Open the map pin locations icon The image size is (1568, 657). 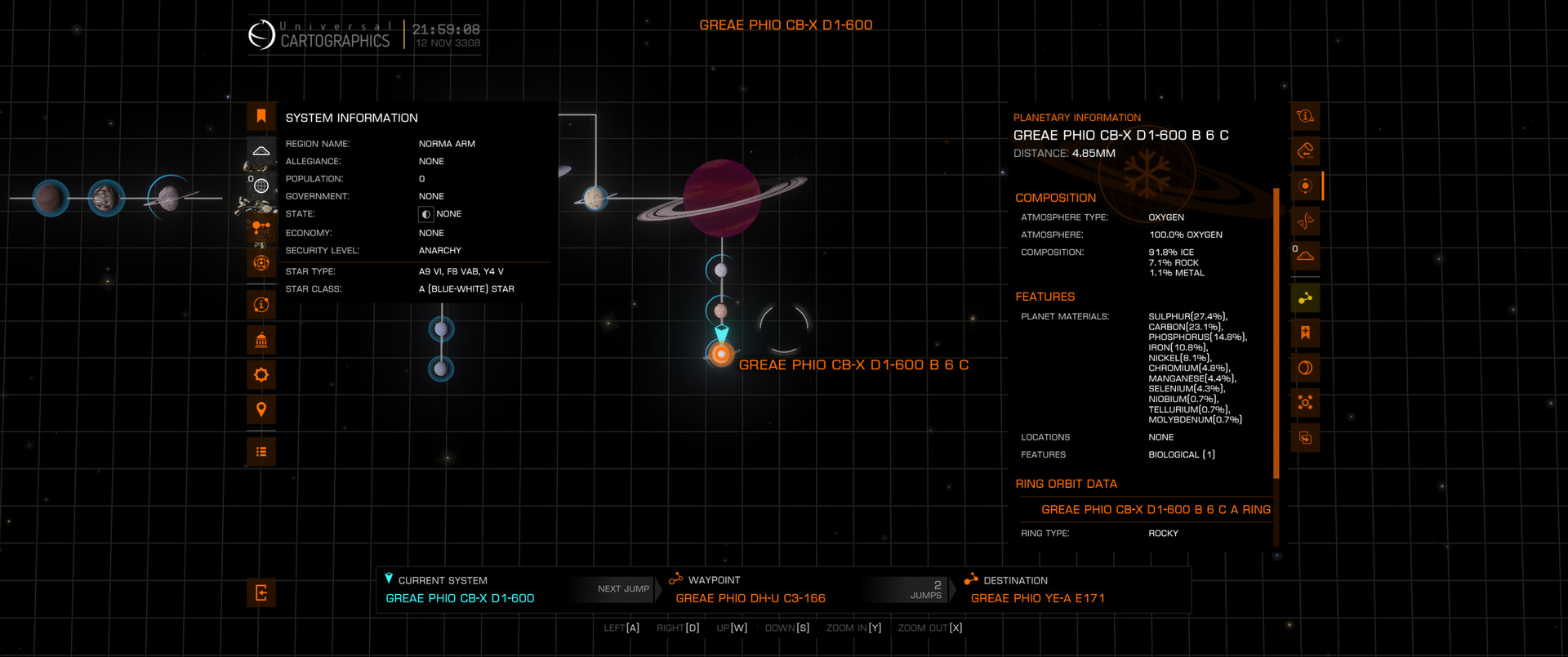click(261, 409)
